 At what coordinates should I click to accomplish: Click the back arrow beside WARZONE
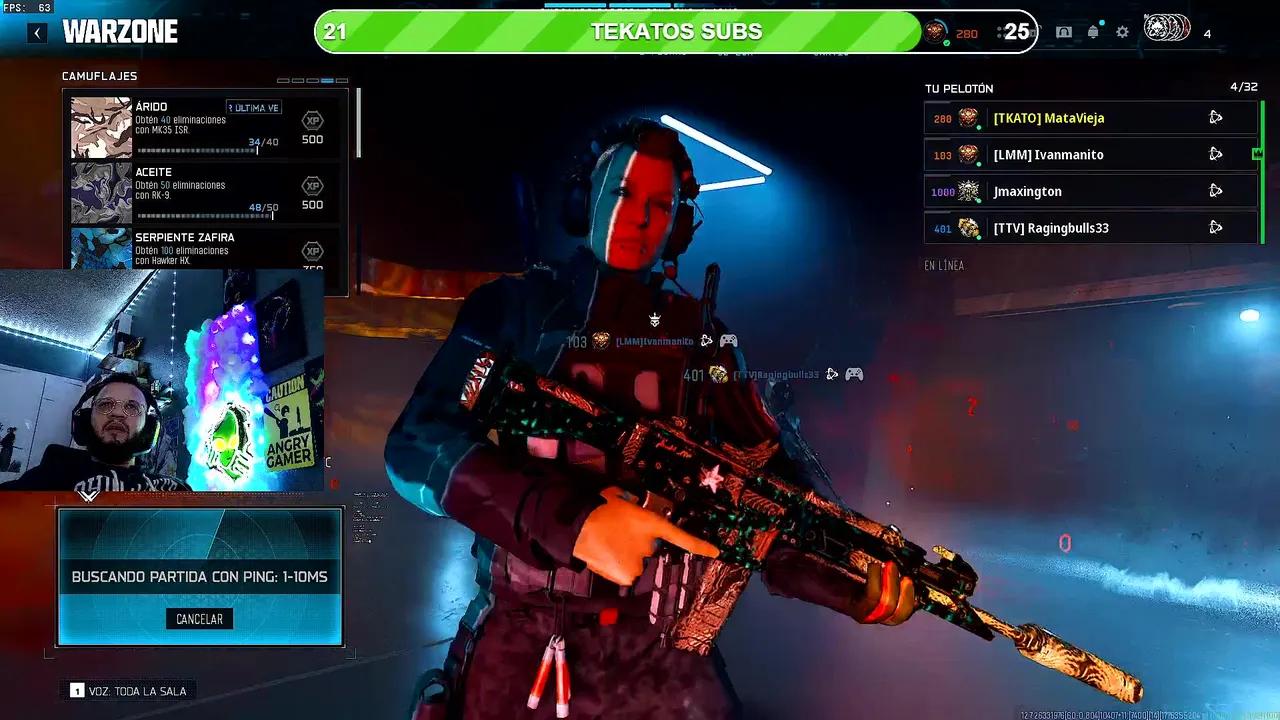(x=37, y=32)
